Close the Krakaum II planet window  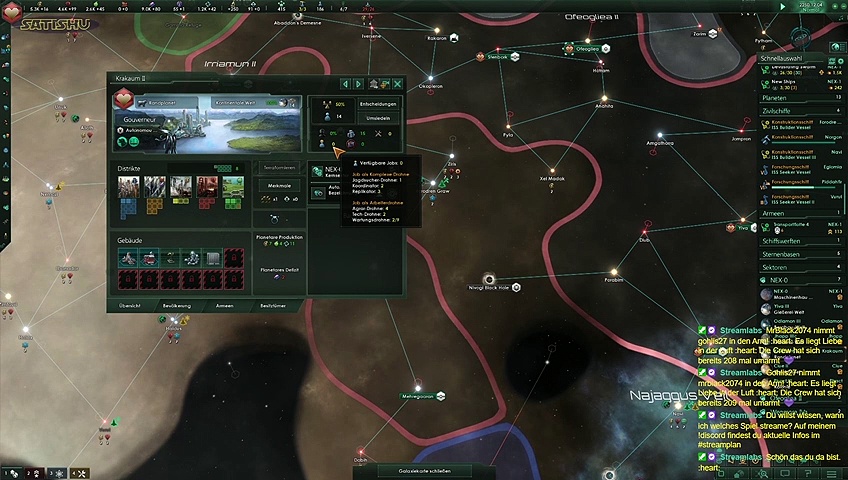coord(398,84)
